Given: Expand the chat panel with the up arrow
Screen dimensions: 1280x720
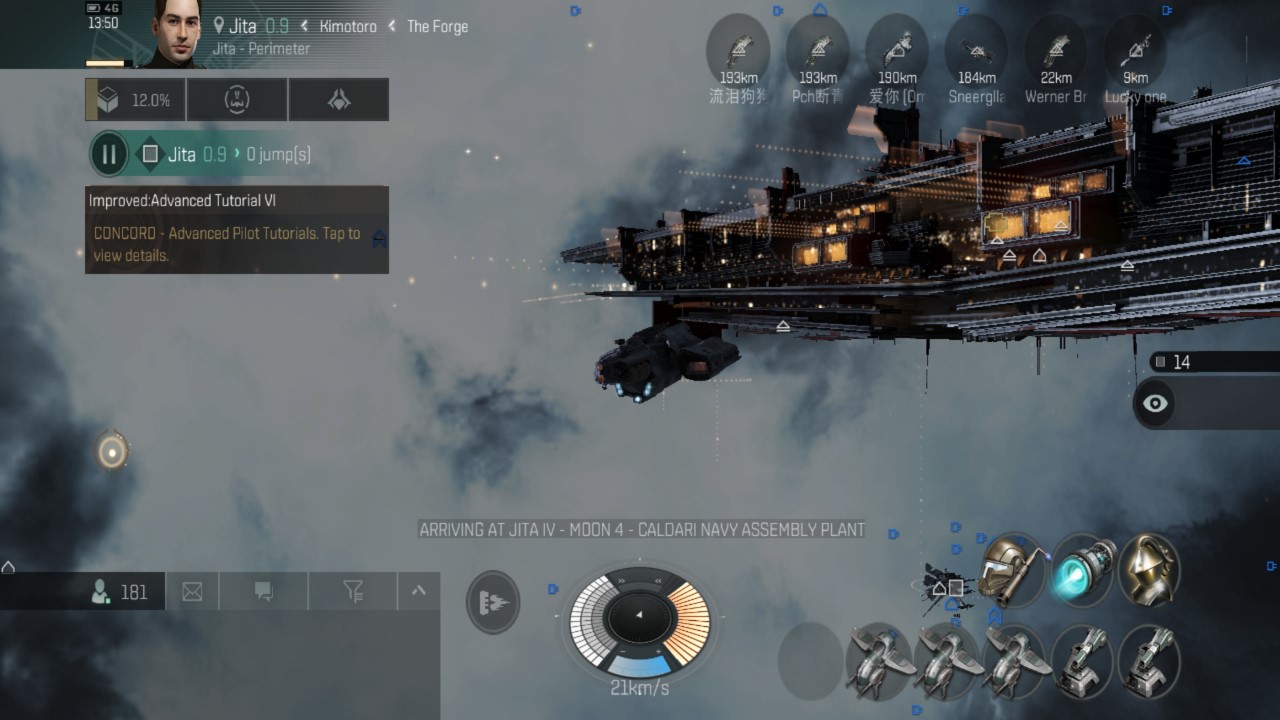Looking at the screenshot, I should (x=419, y=591).
